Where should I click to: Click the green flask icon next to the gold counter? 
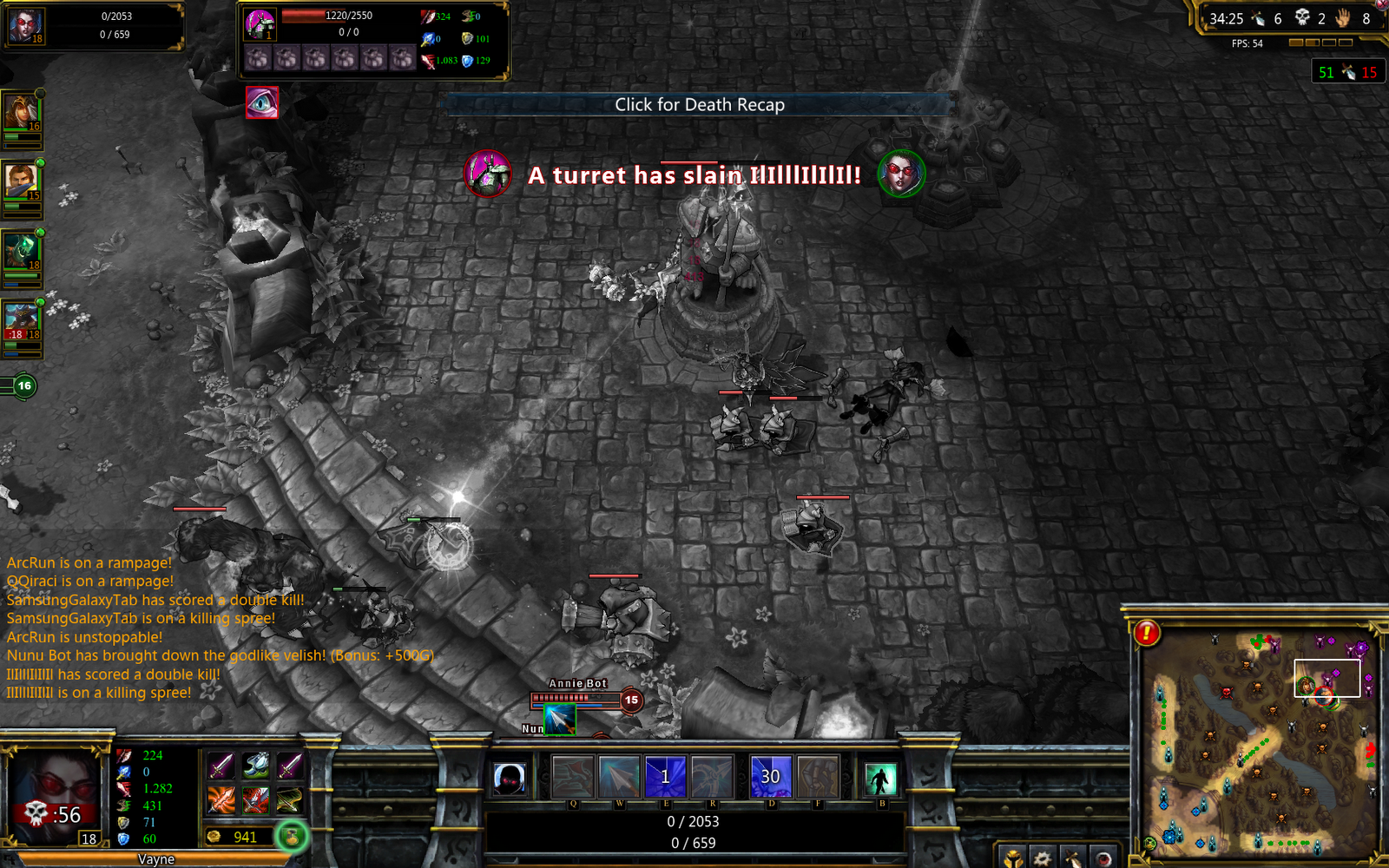pyautogui.click(x=293, y=837)
